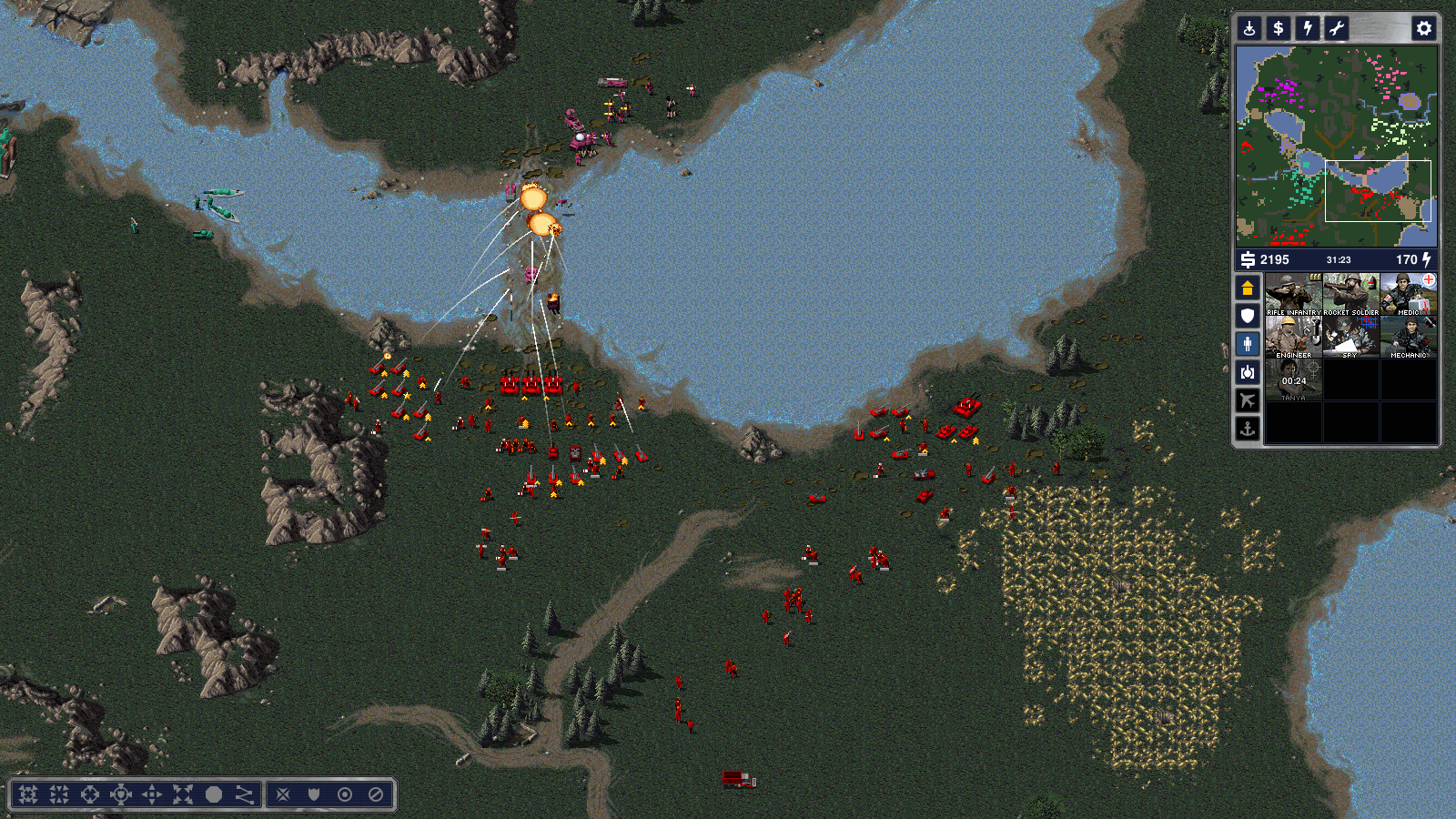Viewport: 1456px width, 819px height.
Task: Queue a Rifle Infantry unit
Action: [x=1293, y=294]
